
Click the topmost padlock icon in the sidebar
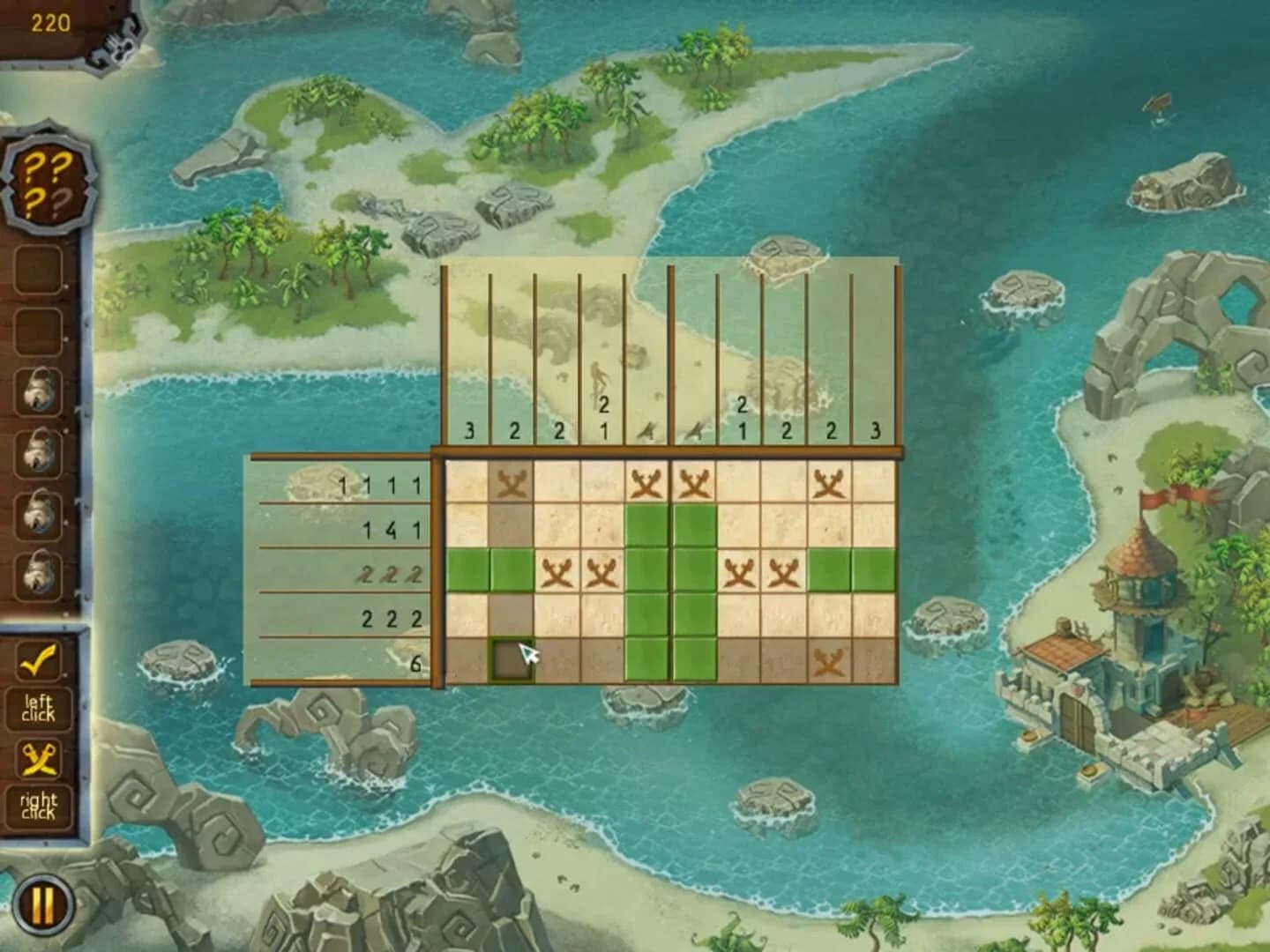pyautogui.click(x=37, y=390)
